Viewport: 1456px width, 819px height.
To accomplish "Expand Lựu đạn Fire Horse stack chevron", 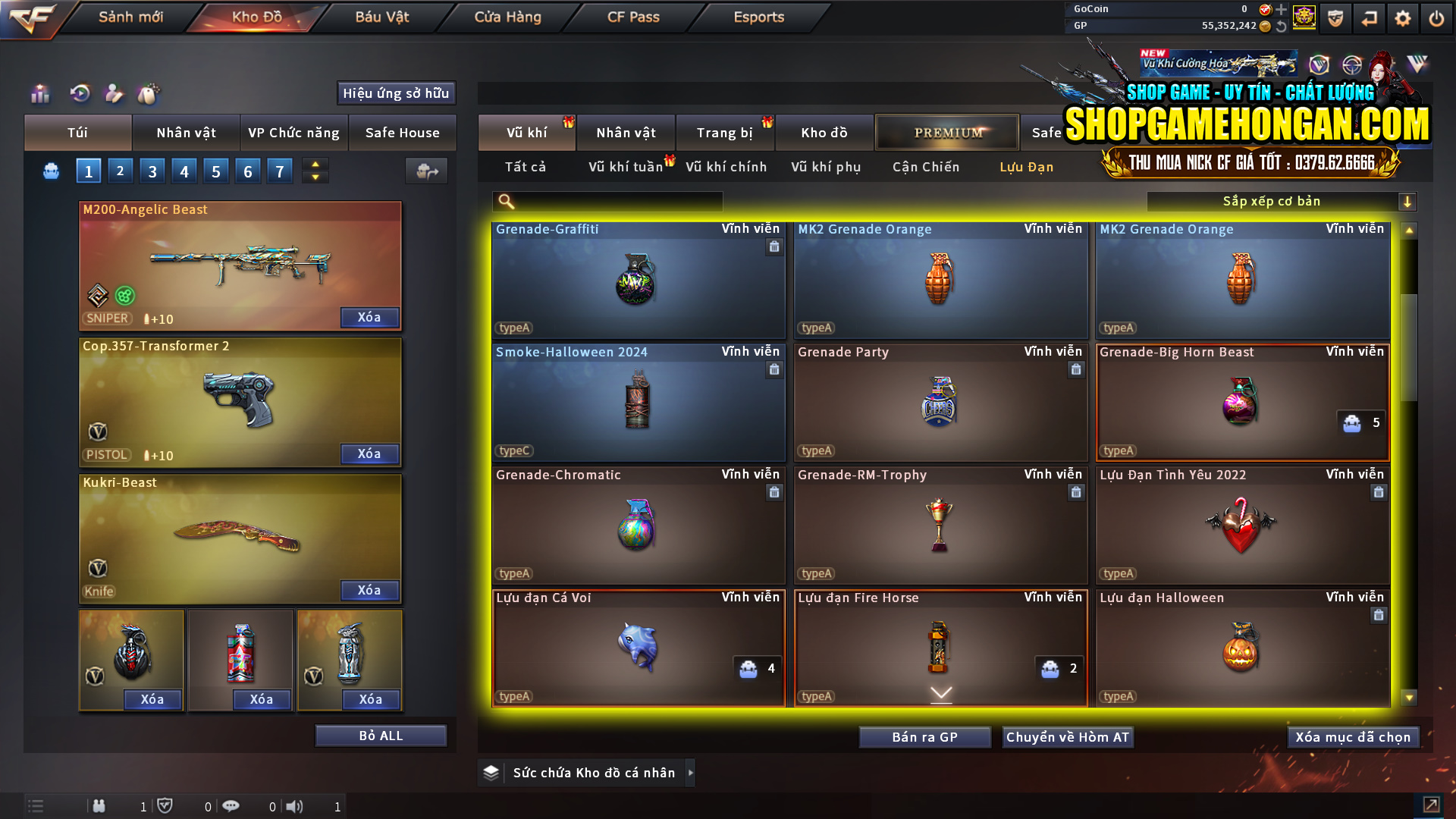I will point(940,694).
